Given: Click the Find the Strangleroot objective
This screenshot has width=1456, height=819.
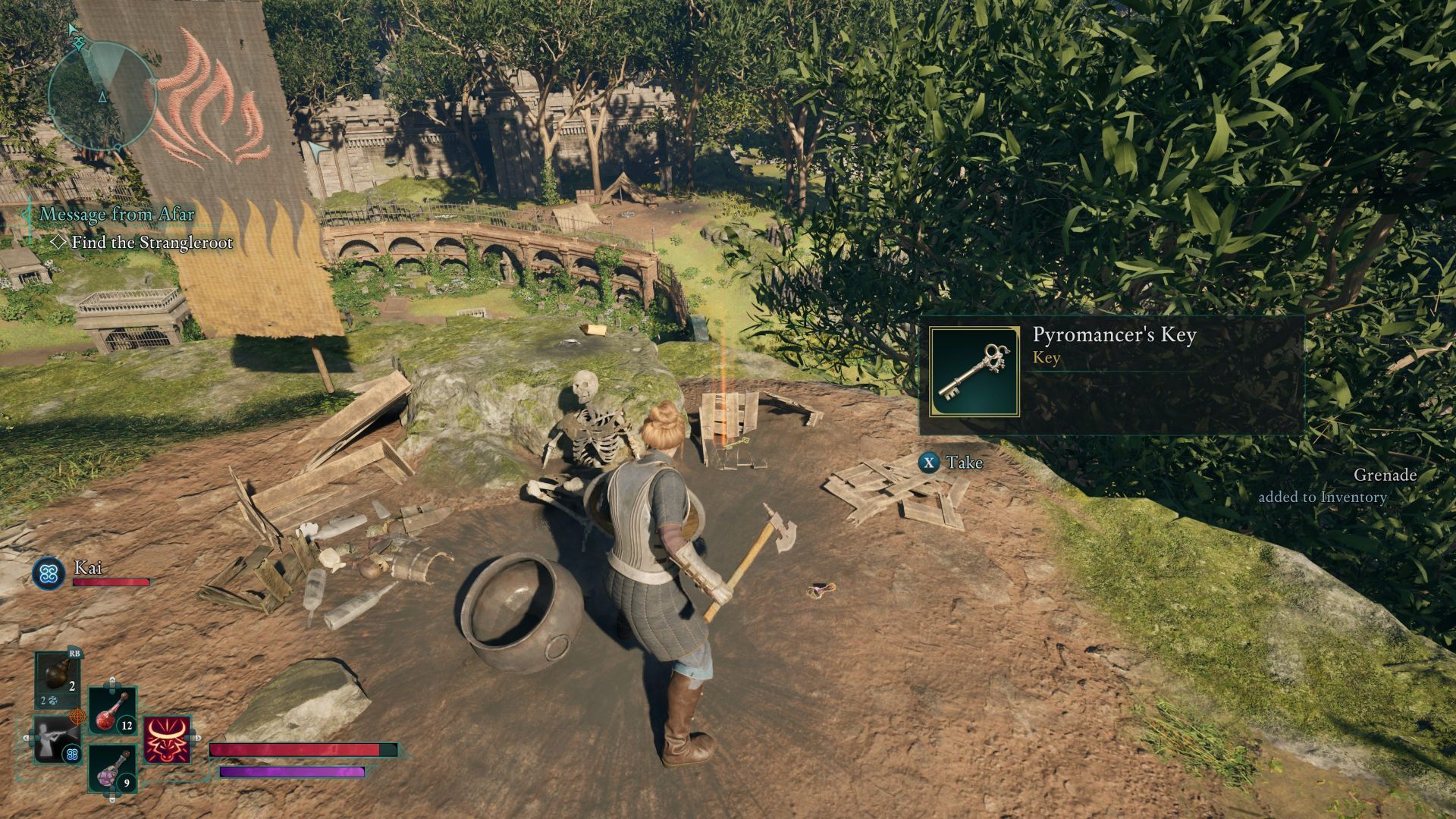Looking at the screenshot, I should 152,243.
